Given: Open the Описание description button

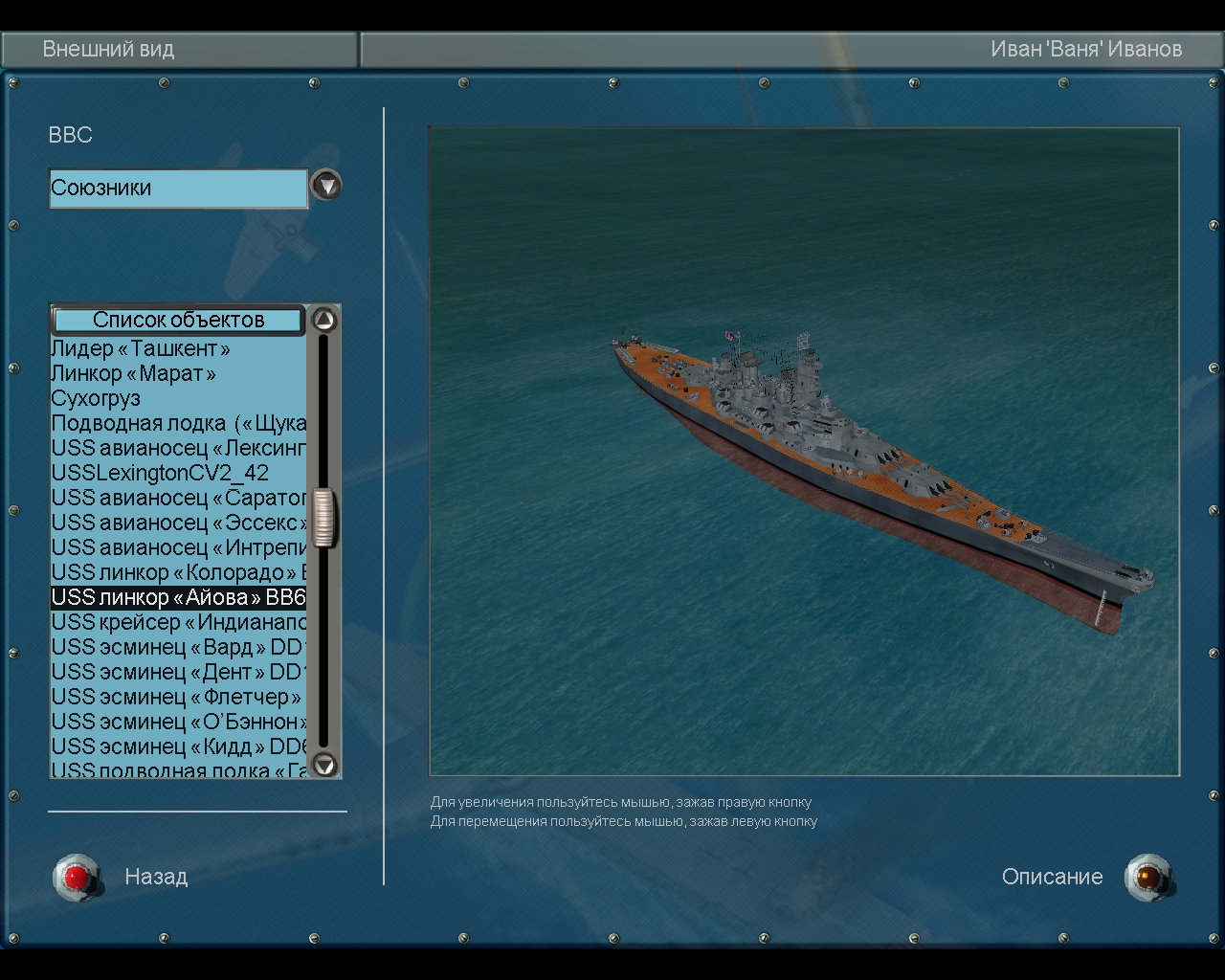Looking at the screenshot, I should 1147,877.
